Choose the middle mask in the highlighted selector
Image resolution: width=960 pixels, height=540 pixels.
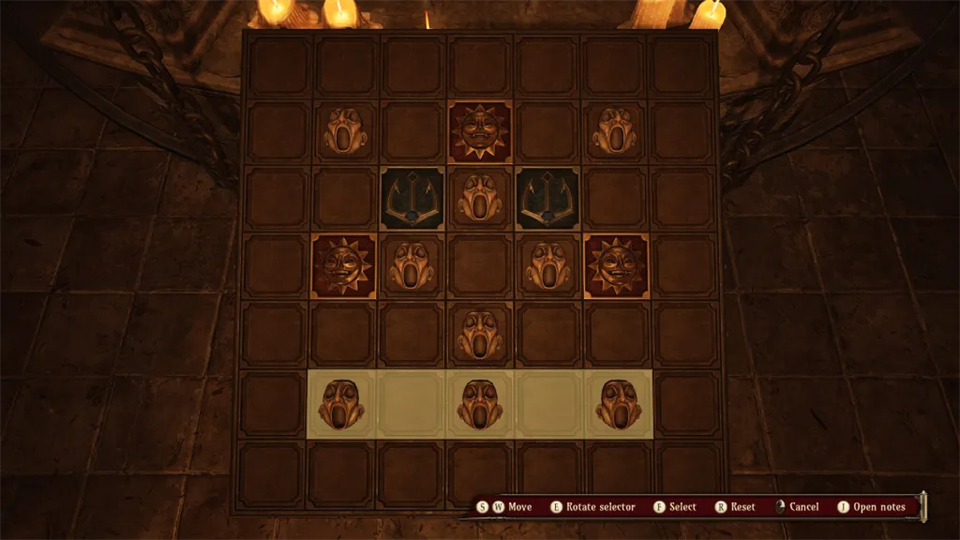480,403
